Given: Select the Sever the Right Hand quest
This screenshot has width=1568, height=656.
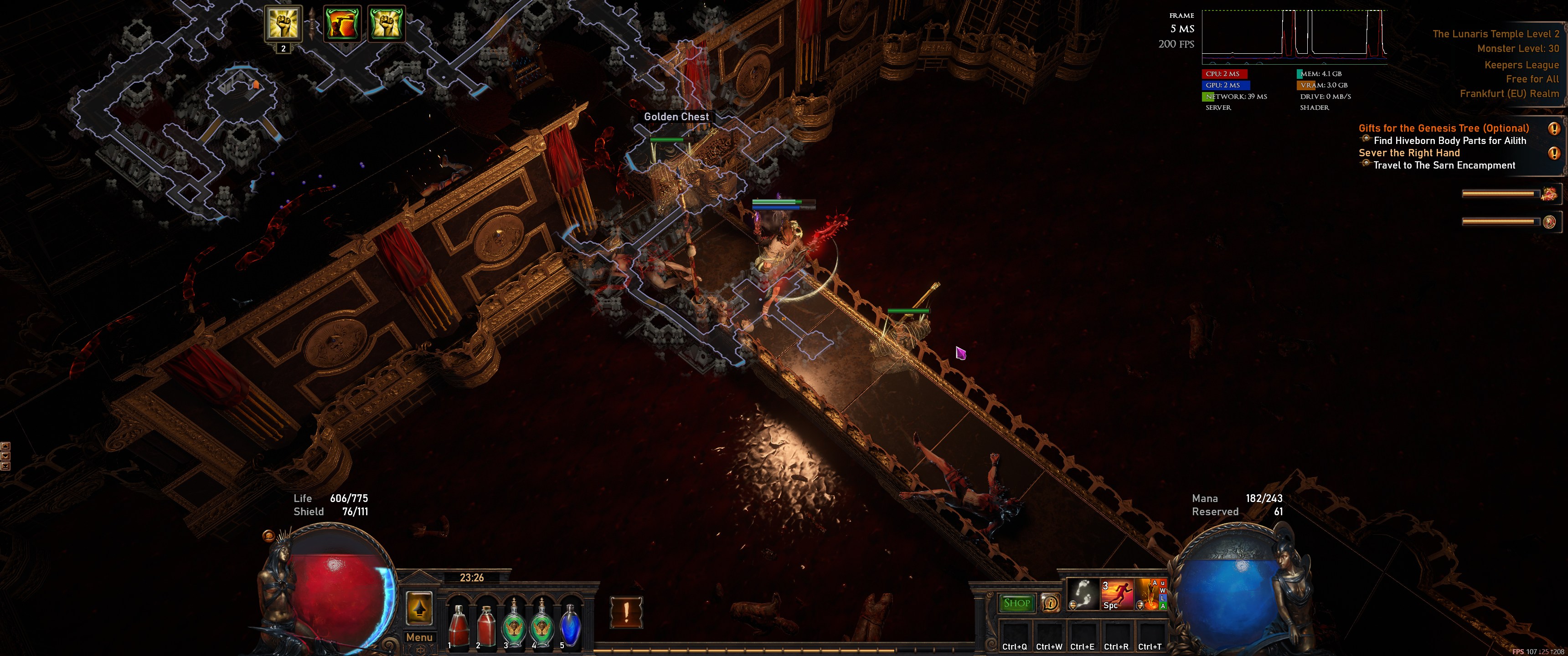Looking at the screenshot, I should pos(1408,153).
